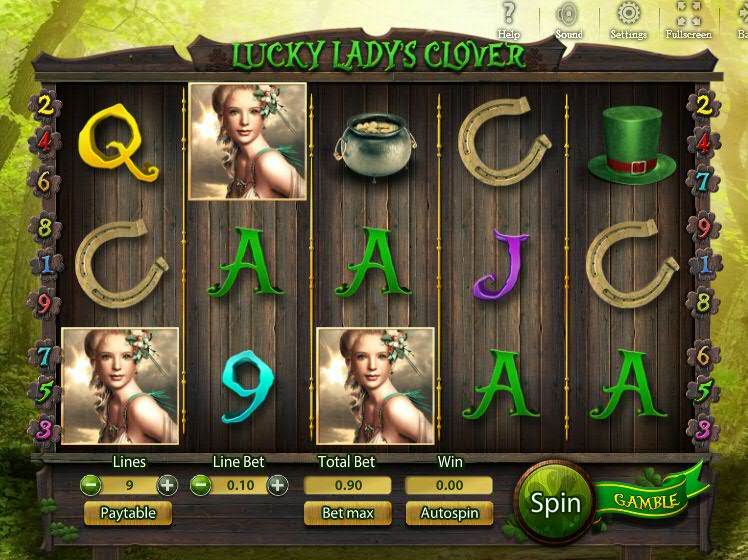The width and height of the screenshot is (748, 560).
Task: Spin the reels with the Spin button
Action: pyautogui.click(x=555, y=502)
